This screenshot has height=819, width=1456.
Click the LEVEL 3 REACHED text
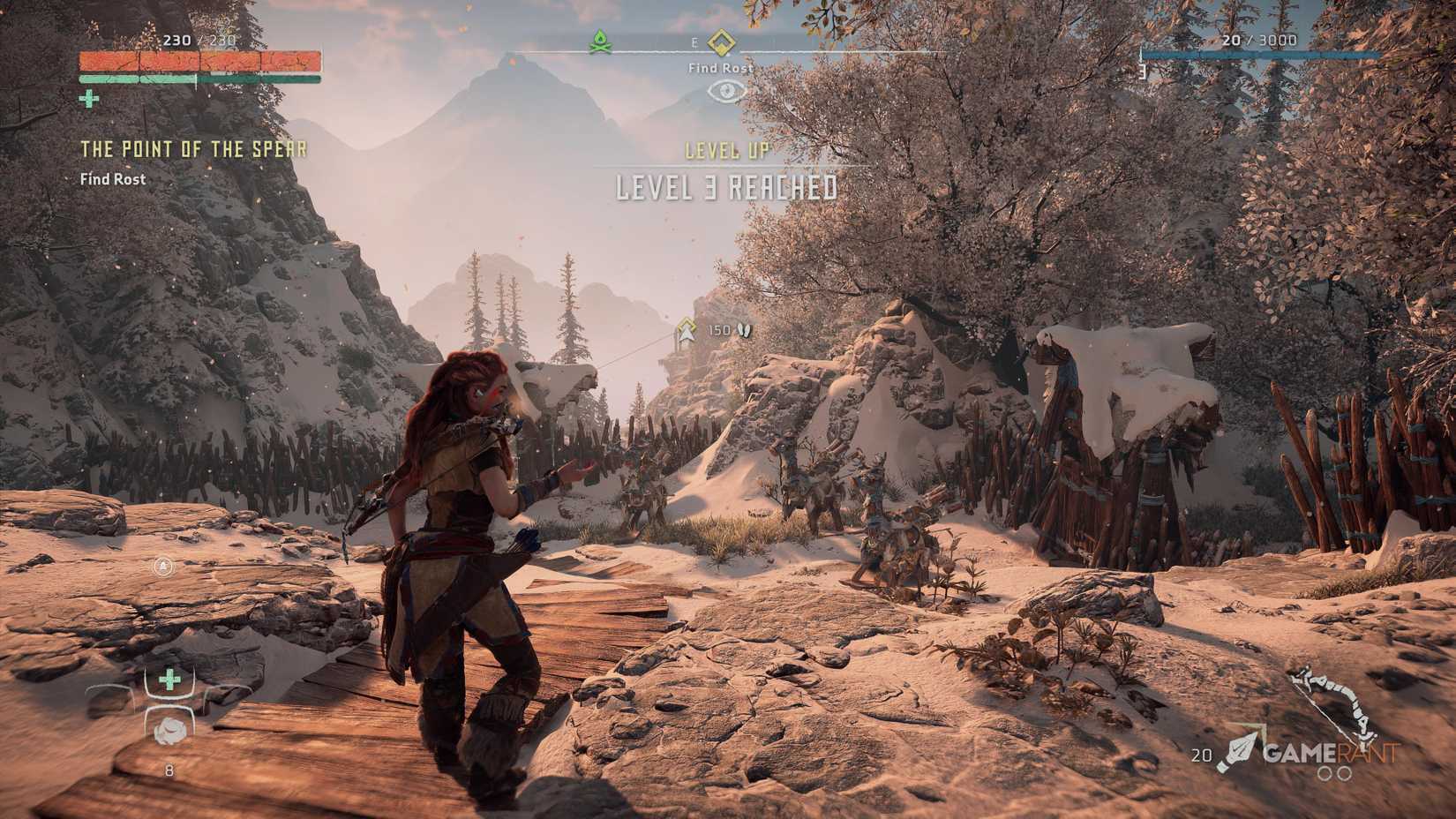click(725, 186)
